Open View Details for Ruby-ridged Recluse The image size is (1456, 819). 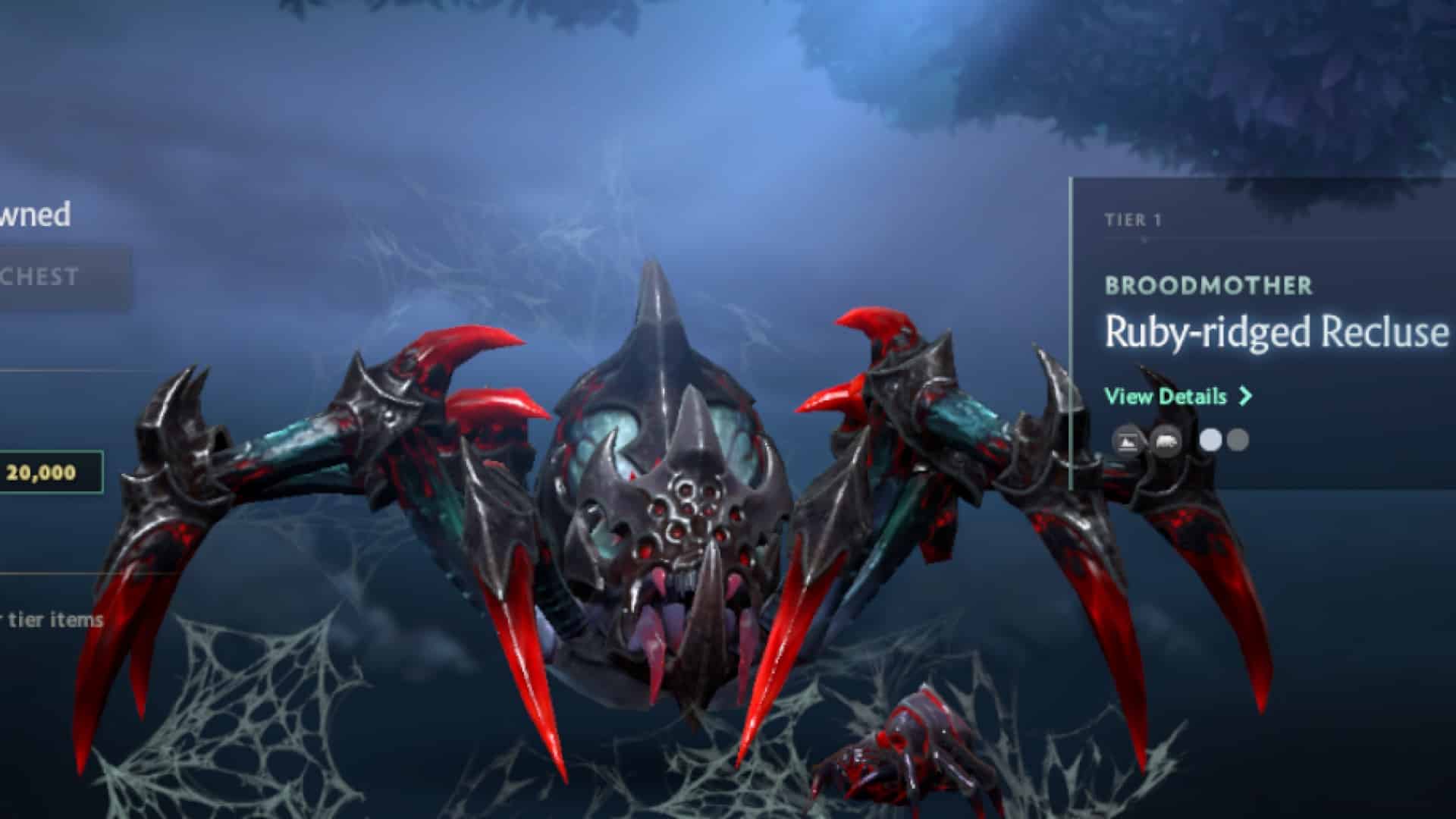click(x=1165, y=396)
